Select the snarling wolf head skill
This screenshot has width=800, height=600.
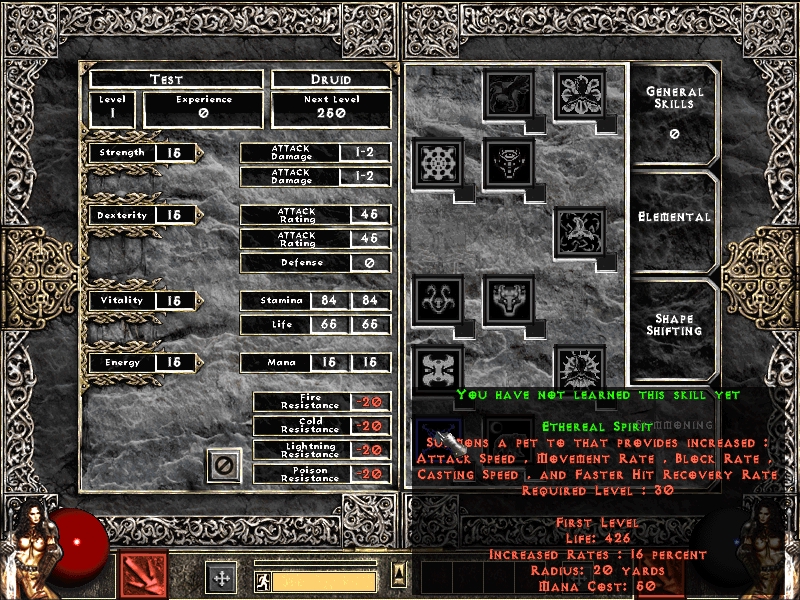coord(509,299)
